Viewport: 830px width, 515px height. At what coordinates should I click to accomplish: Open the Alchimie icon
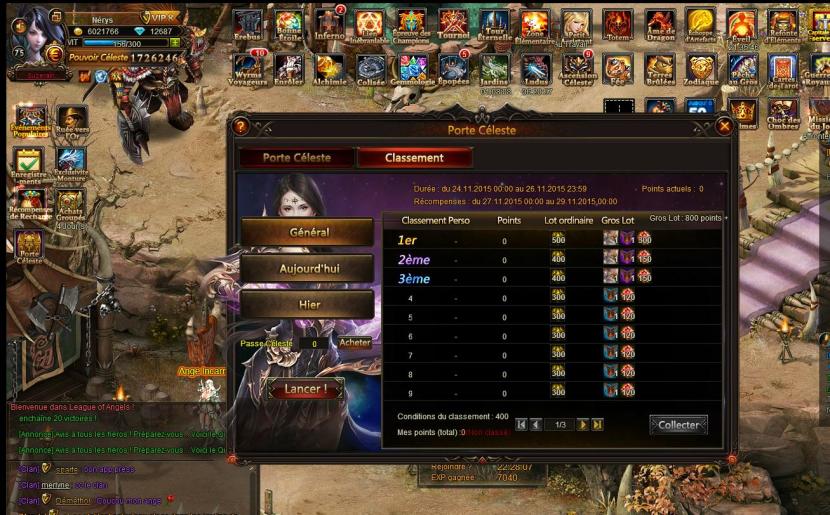point(329,67)
